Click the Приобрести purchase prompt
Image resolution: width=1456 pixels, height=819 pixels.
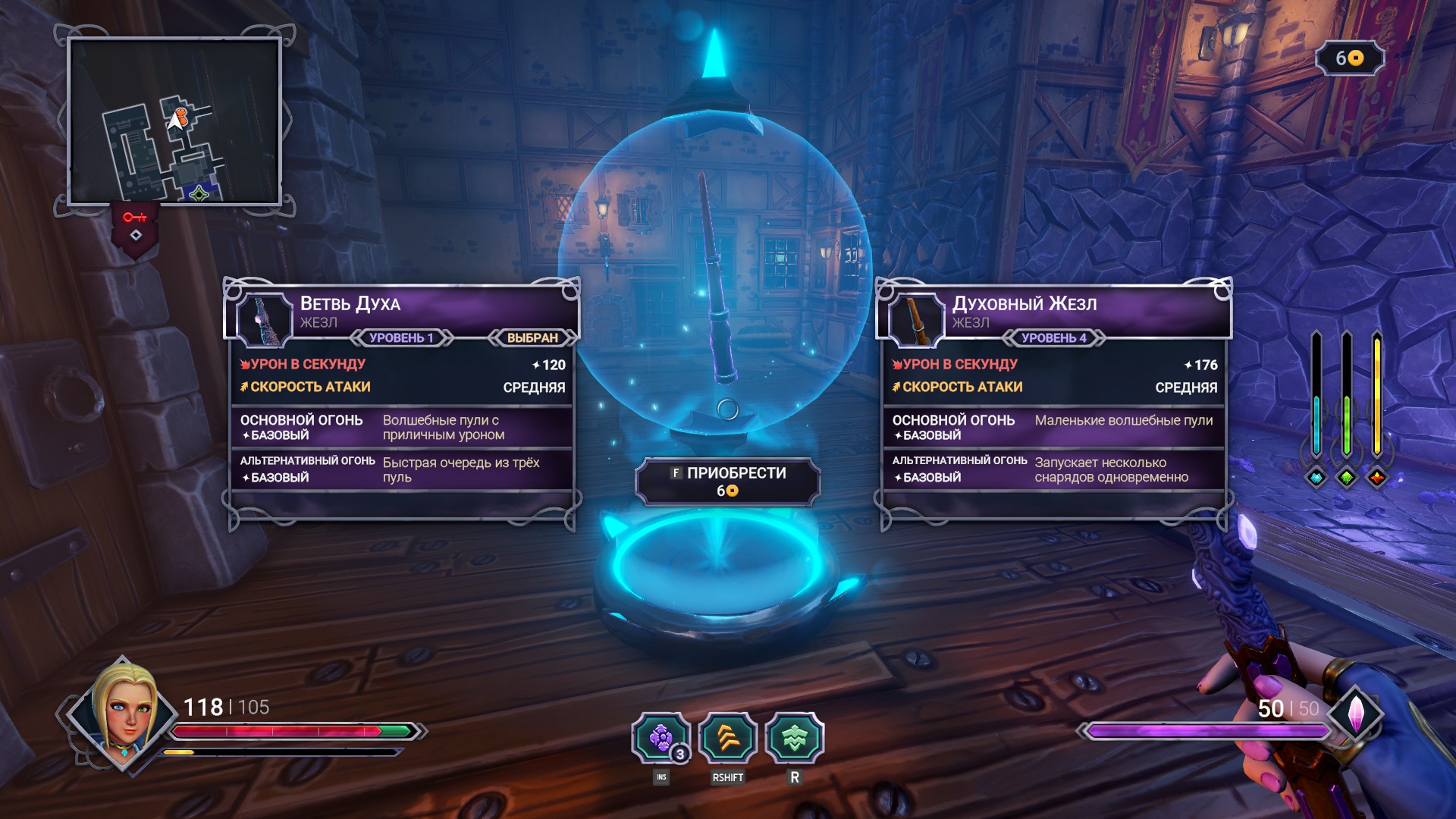point(728,481)
